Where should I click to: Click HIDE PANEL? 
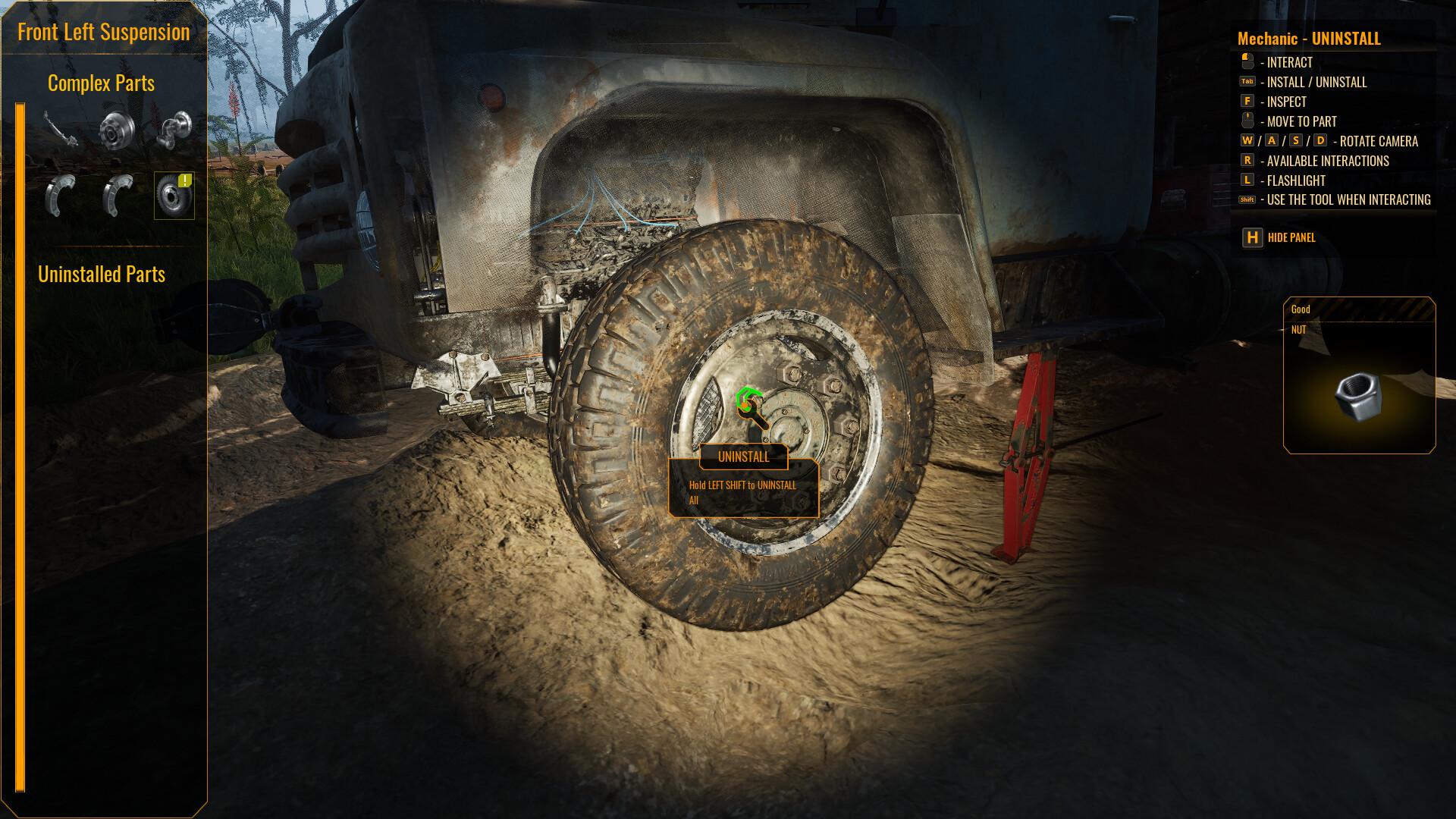[1288, 237]
